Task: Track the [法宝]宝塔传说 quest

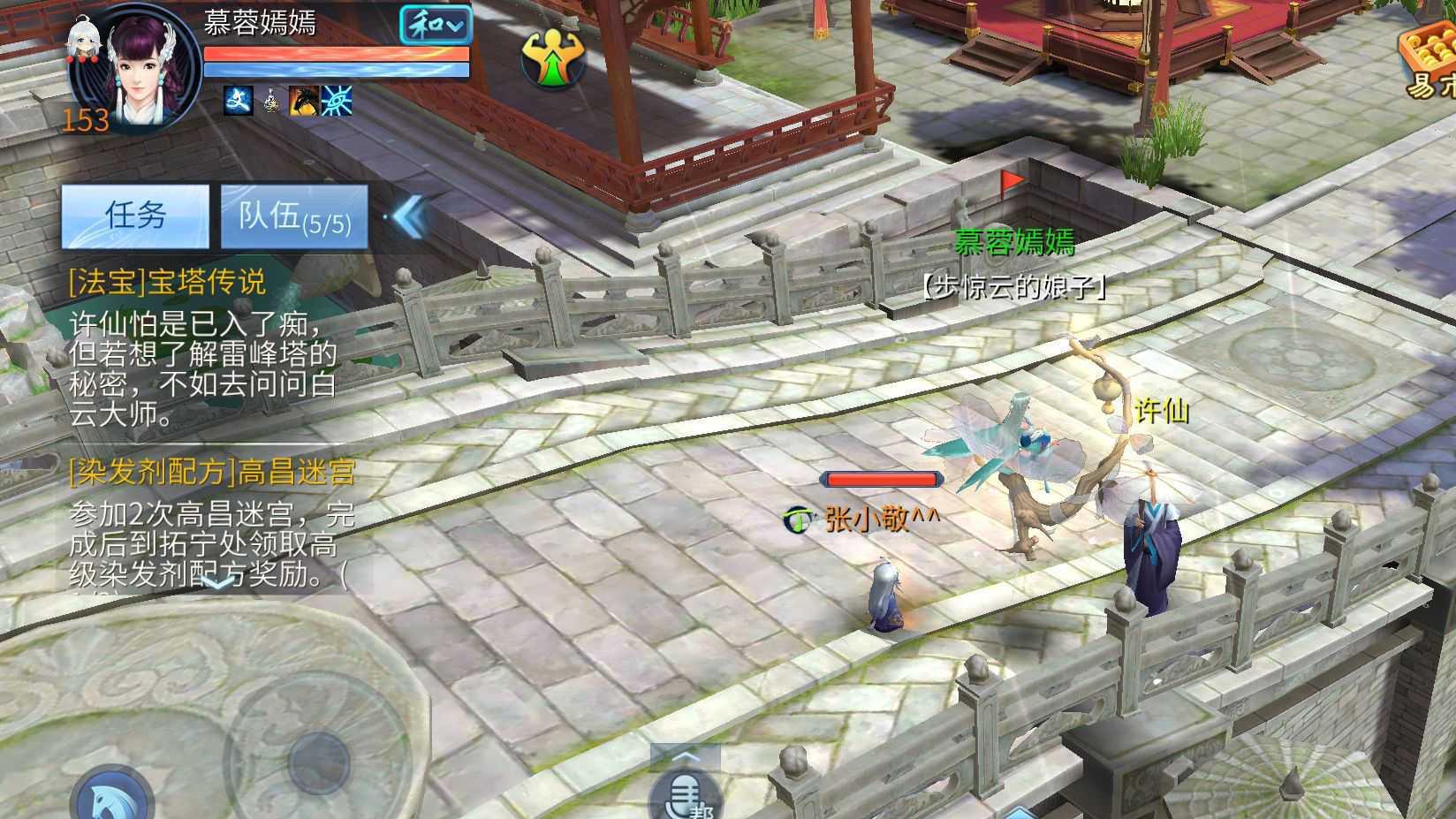Action: coord(168,282)
